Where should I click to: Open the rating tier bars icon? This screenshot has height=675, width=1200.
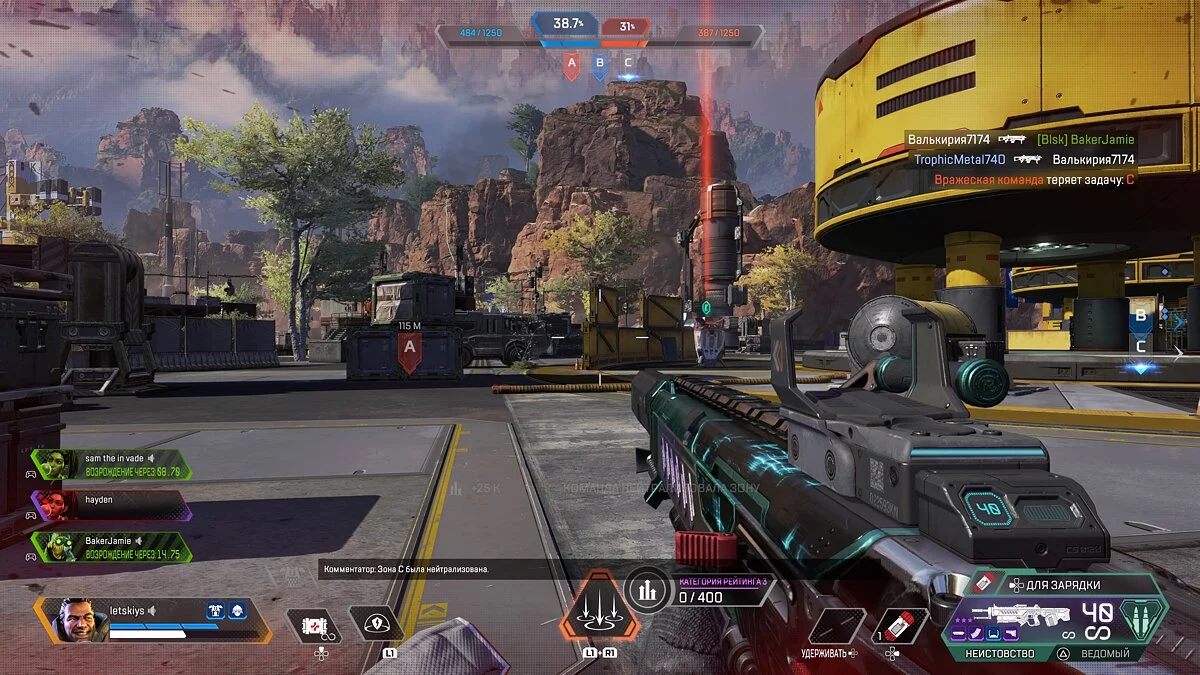[648, 590]
